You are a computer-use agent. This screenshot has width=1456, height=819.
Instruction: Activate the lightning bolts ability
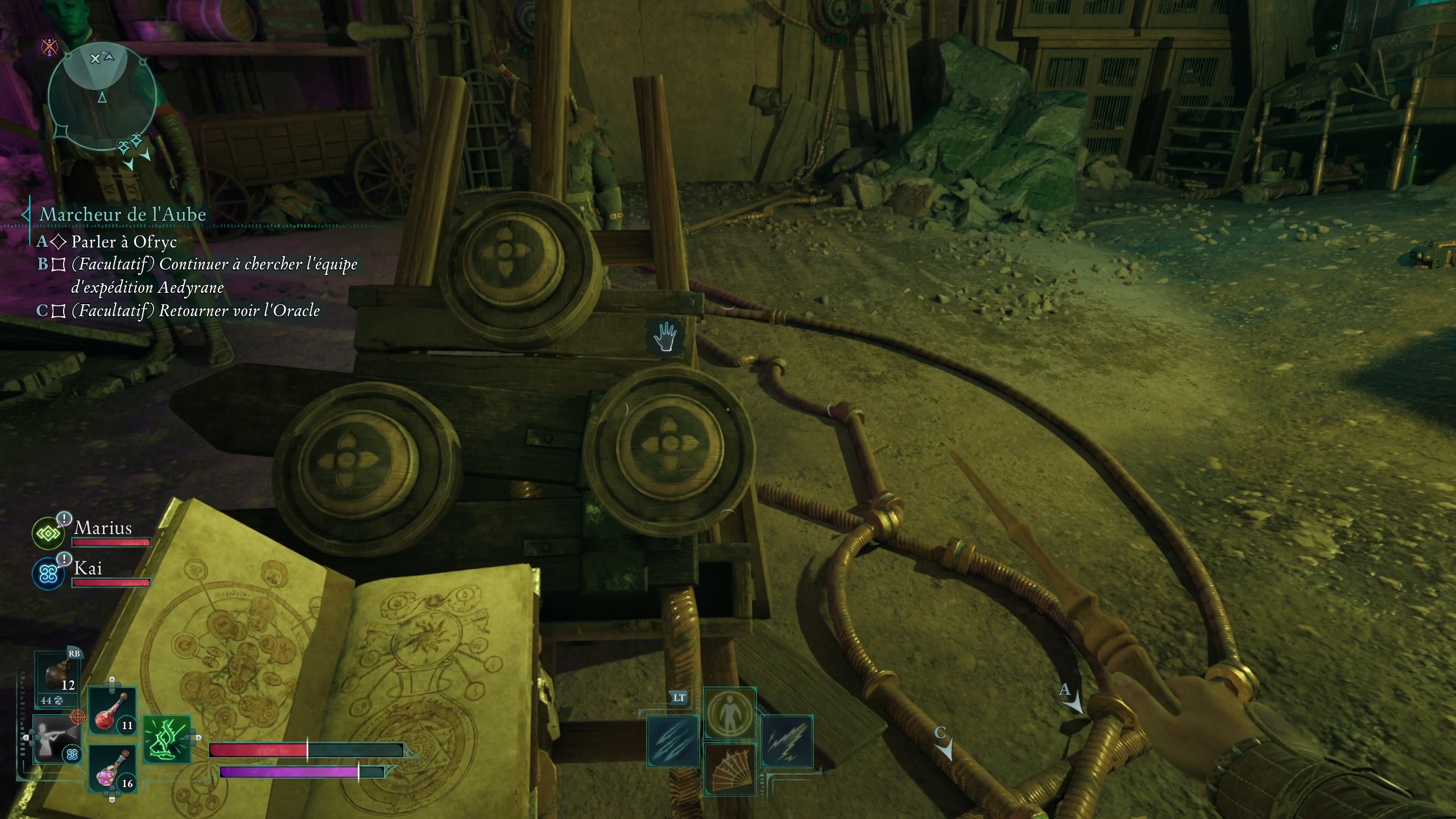tap(787, 741)
